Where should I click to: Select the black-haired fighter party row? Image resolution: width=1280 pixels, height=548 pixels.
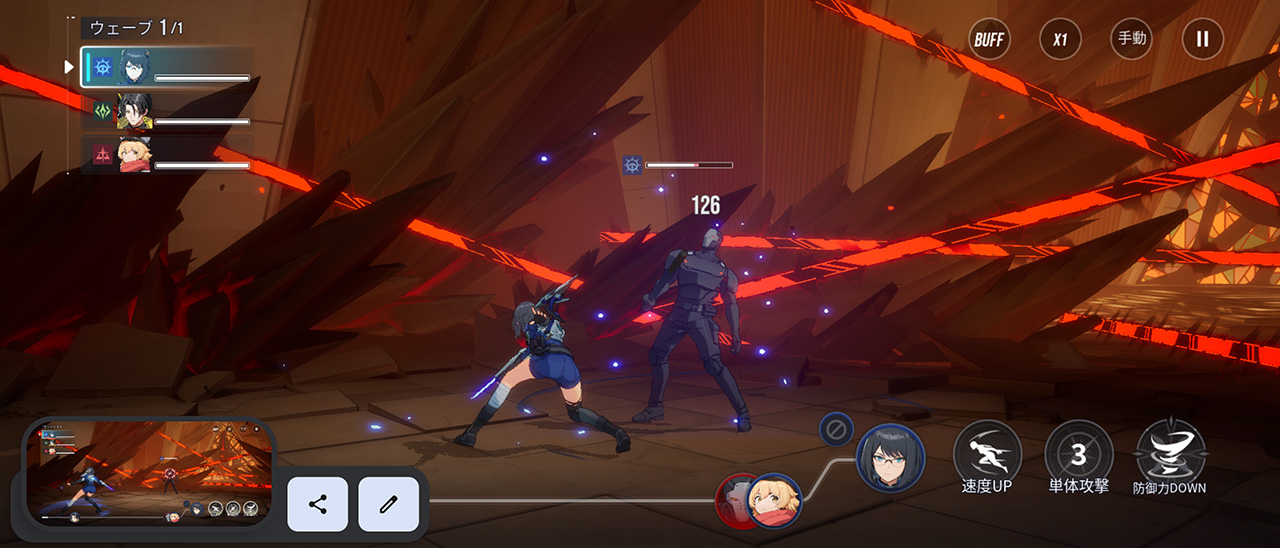[167, 112]
